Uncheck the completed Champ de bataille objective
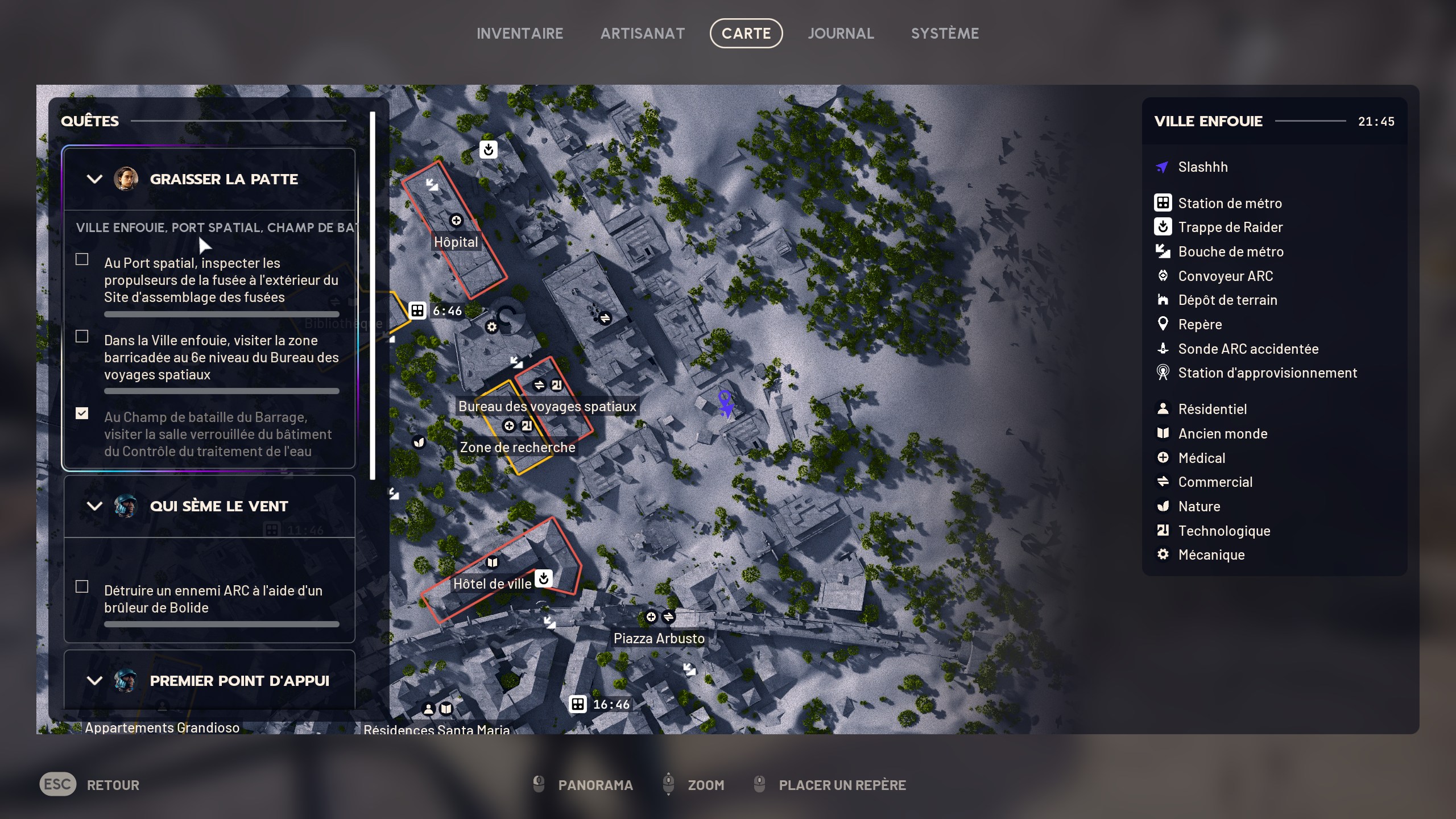 coord(81,413)
